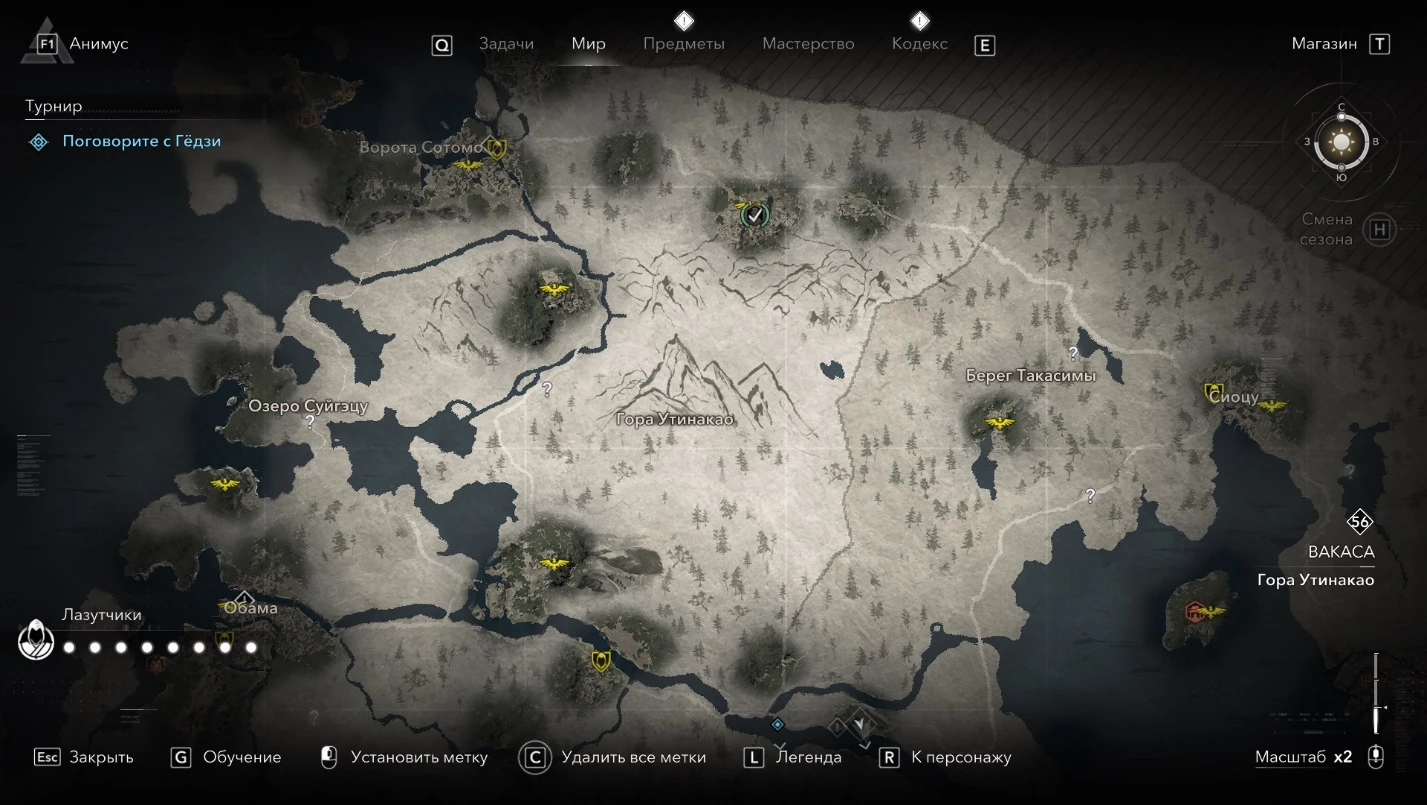This screenshot has height=805, width=1427.
Task: Choose Удалить все метки
Action: (633, 757)
